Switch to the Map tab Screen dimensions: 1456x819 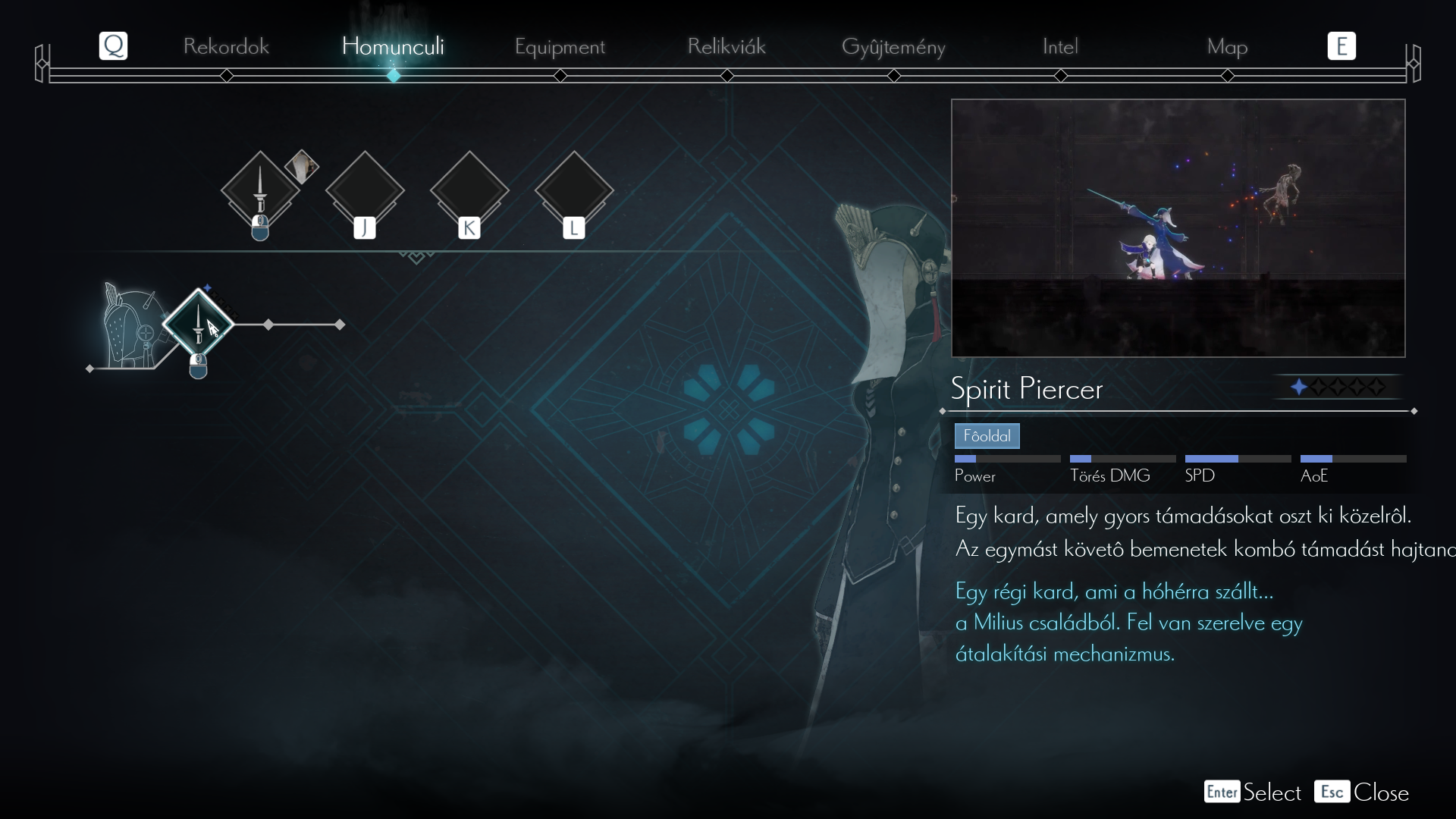tap(1227, 46)
